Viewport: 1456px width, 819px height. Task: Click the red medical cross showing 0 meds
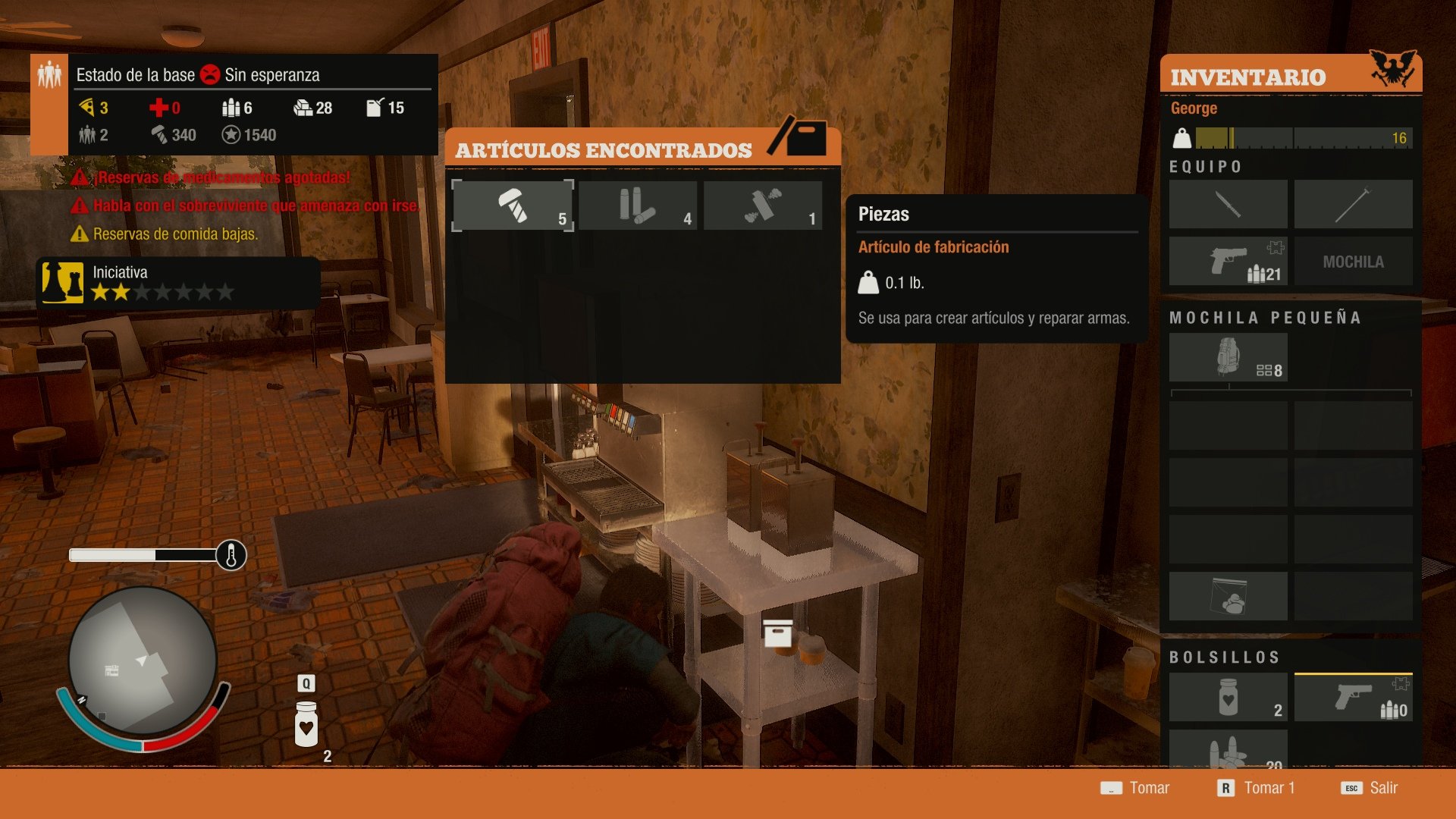click(x=162, y=108)
